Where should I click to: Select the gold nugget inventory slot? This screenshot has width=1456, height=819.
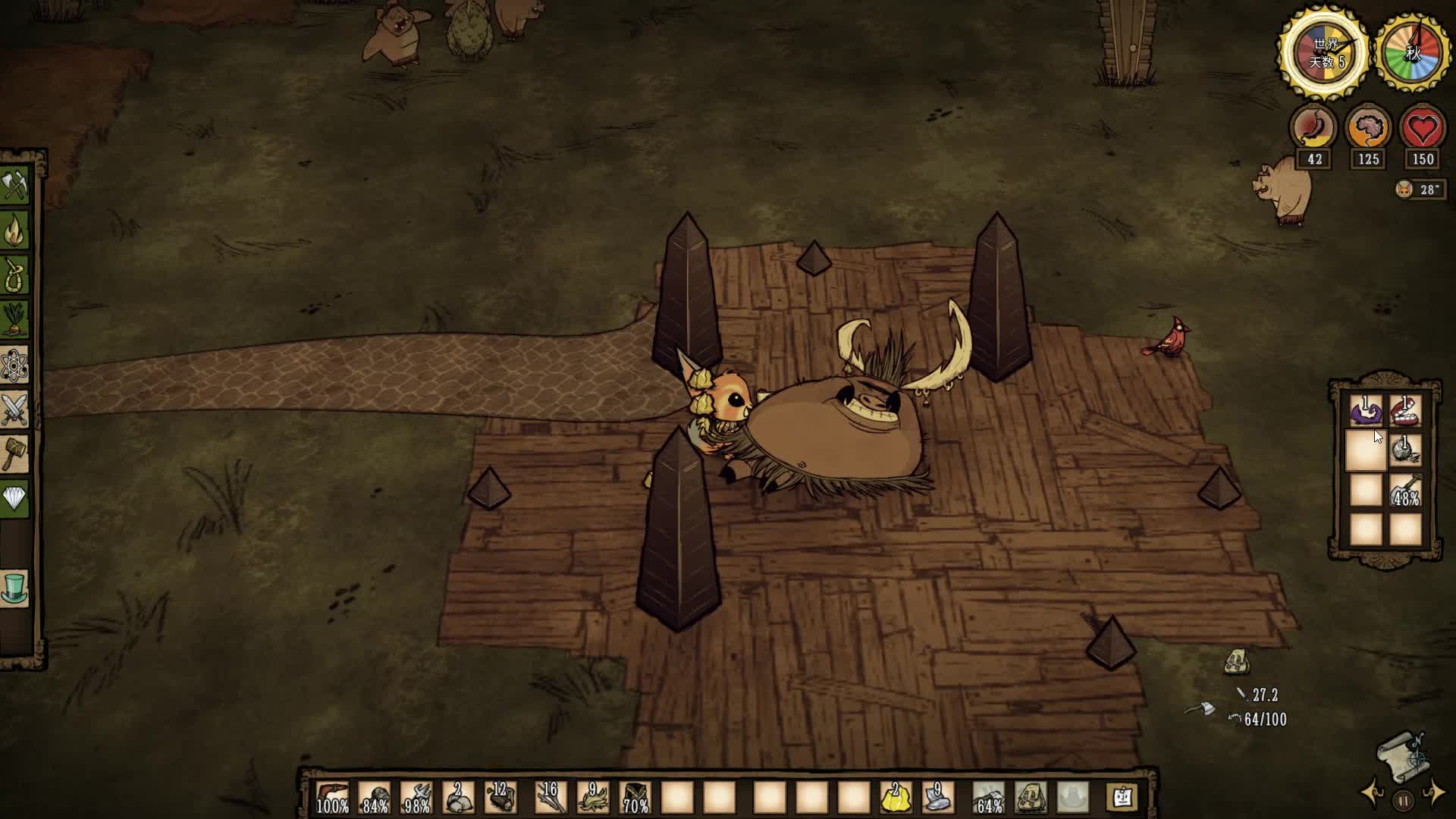tap(895, 798)
